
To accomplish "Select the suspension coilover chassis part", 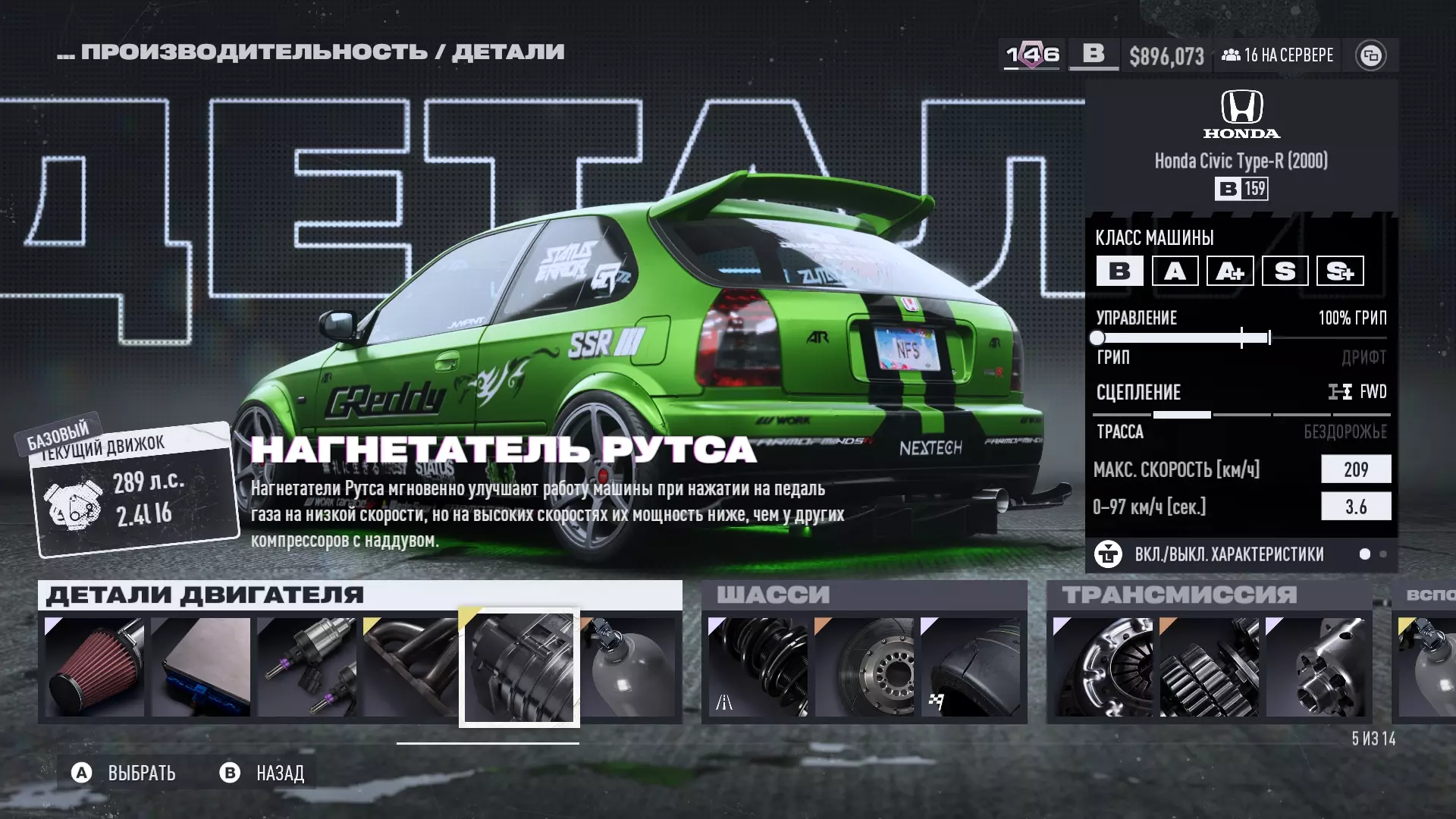I will coord(758,667).
